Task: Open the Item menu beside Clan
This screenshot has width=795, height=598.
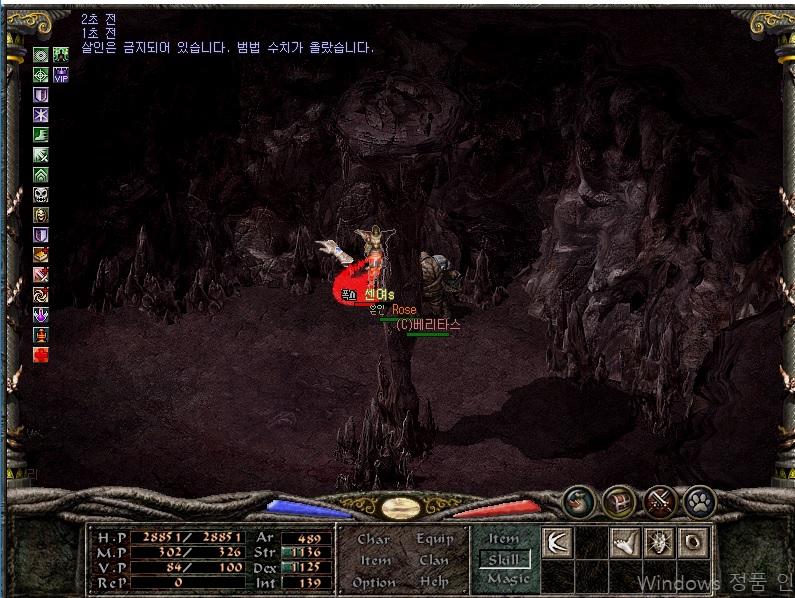Action: pos(375,561)
